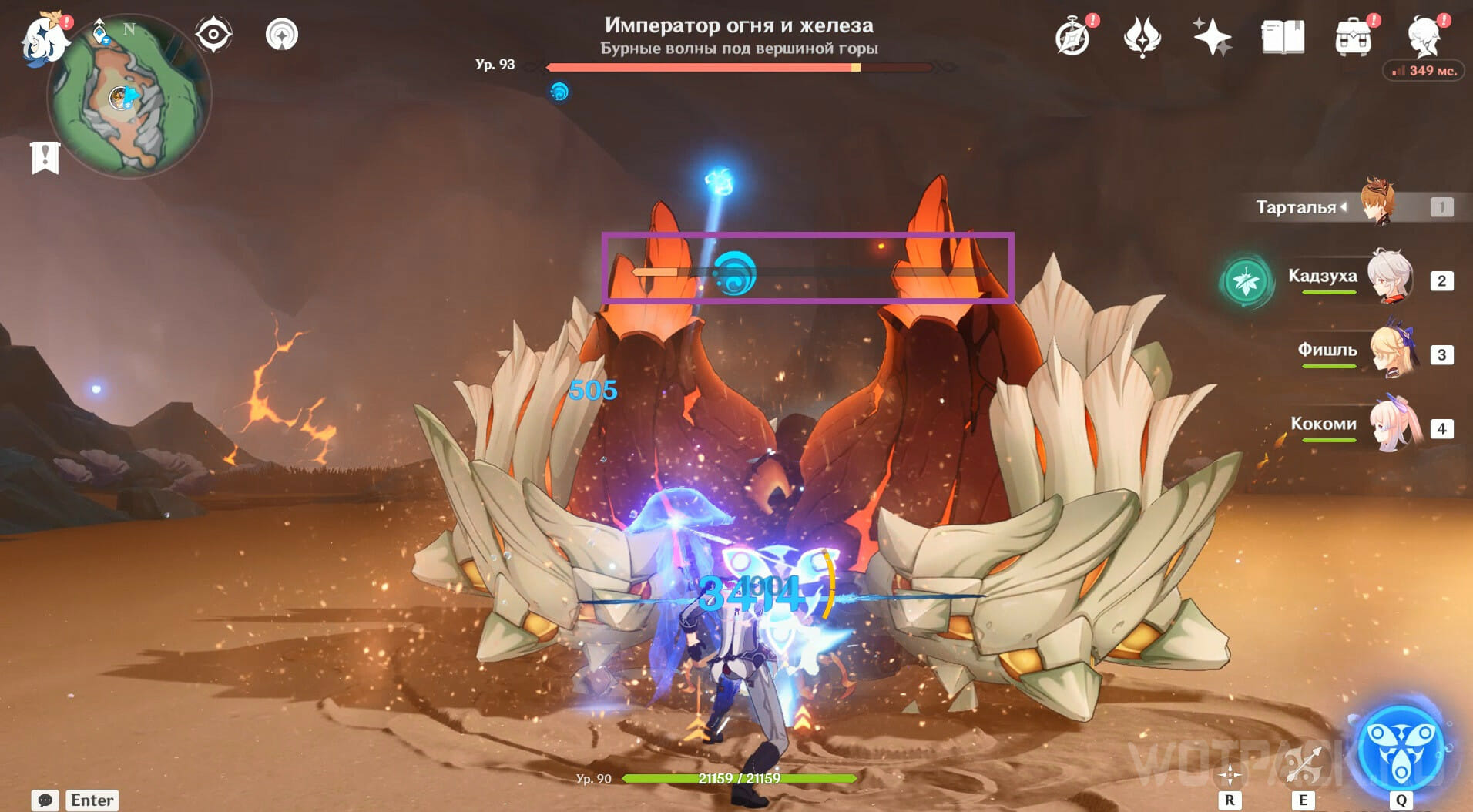1473x812 pixels.
Task: Click the round icon beside elemental sight
Action: 281,35
